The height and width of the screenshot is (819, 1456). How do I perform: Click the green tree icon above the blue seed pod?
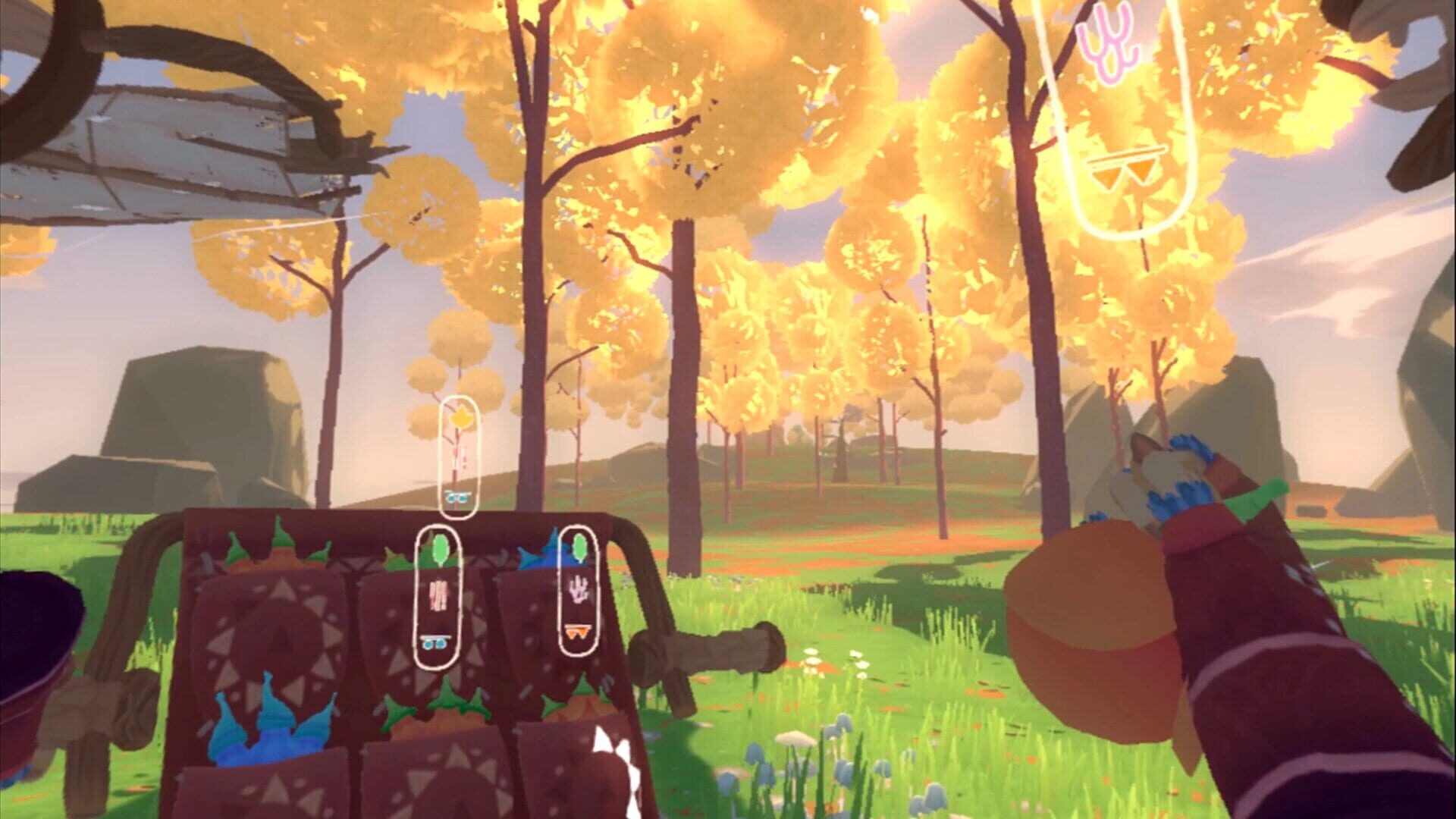pyautogui.click(x=579, y=546)
